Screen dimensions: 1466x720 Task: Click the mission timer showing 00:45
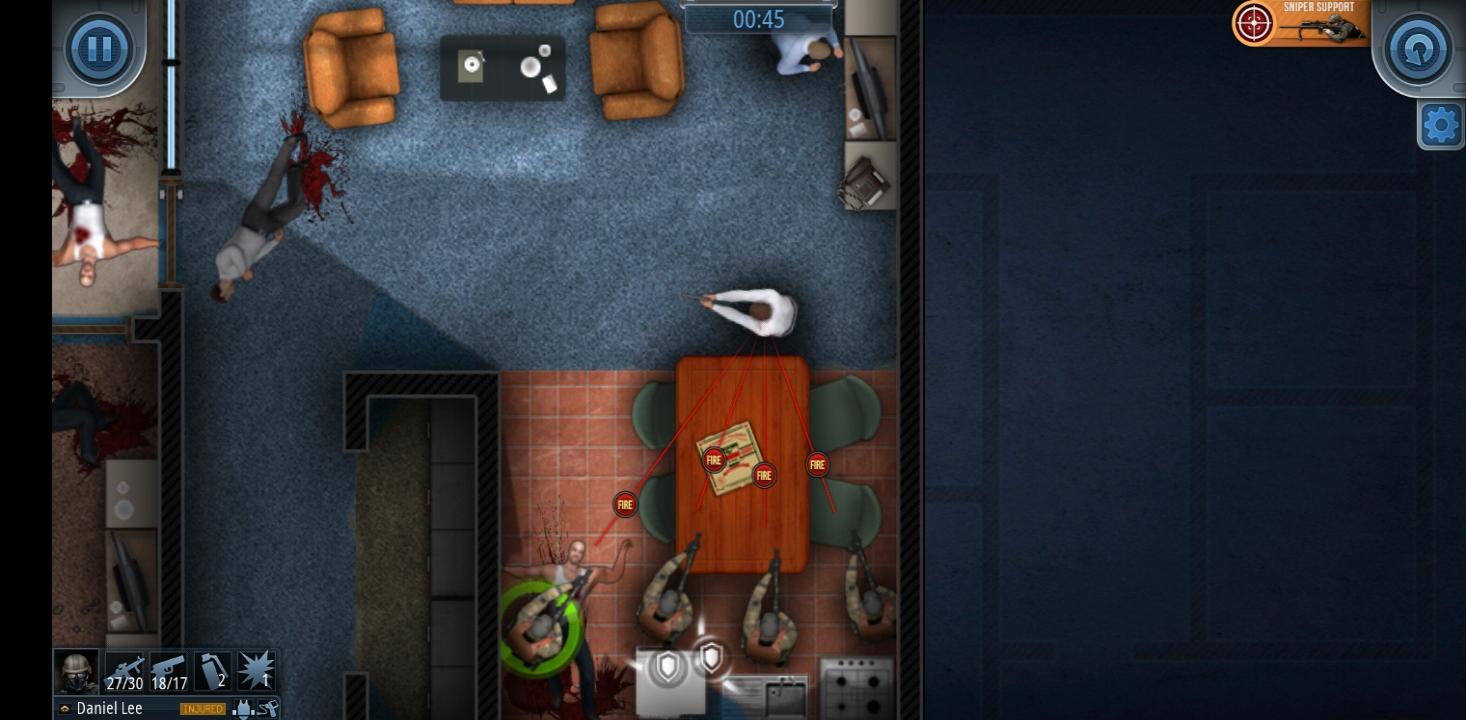click(x=758, y=19)
